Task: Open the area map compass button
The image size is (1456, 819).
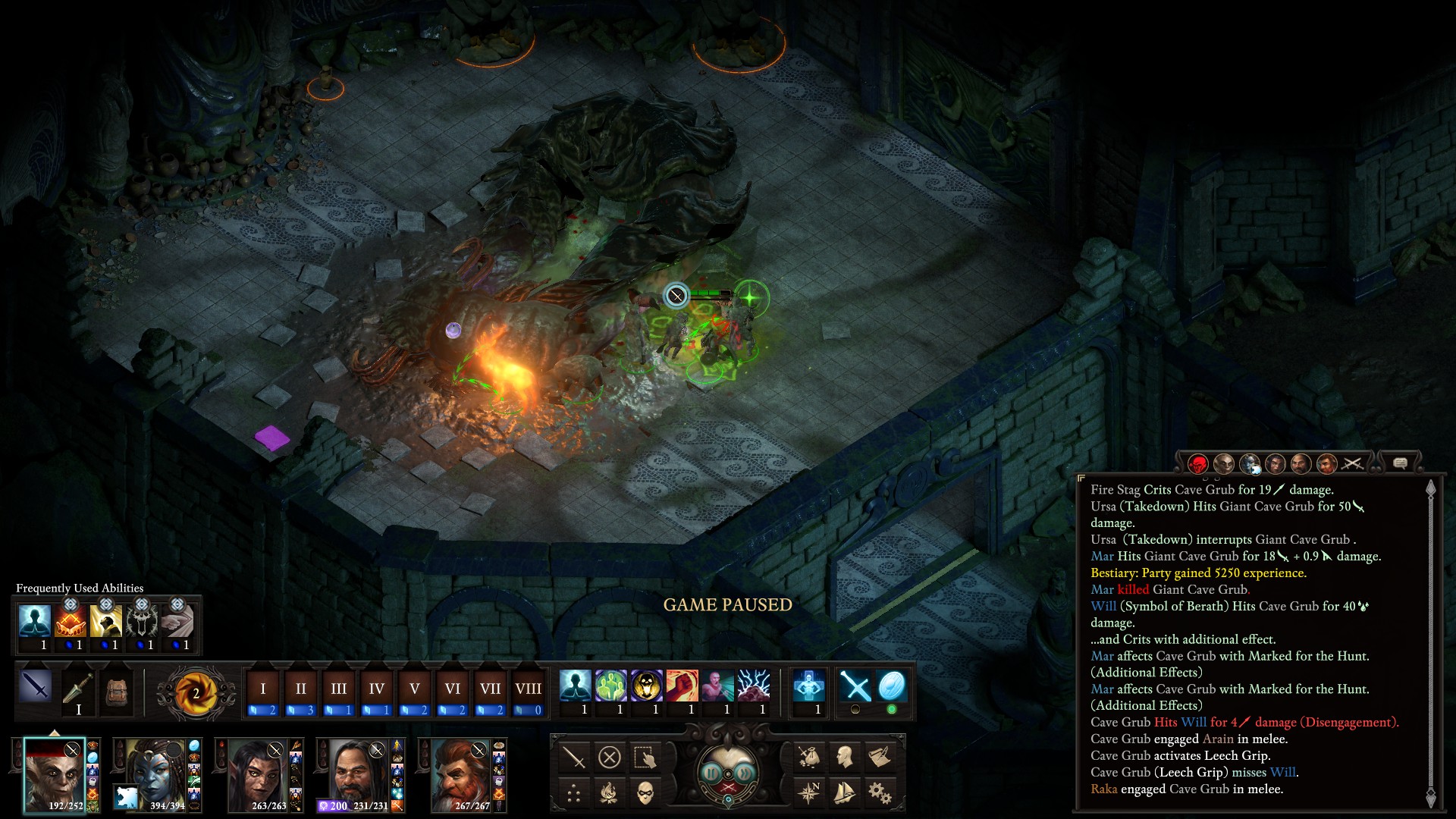Action: 809,793
